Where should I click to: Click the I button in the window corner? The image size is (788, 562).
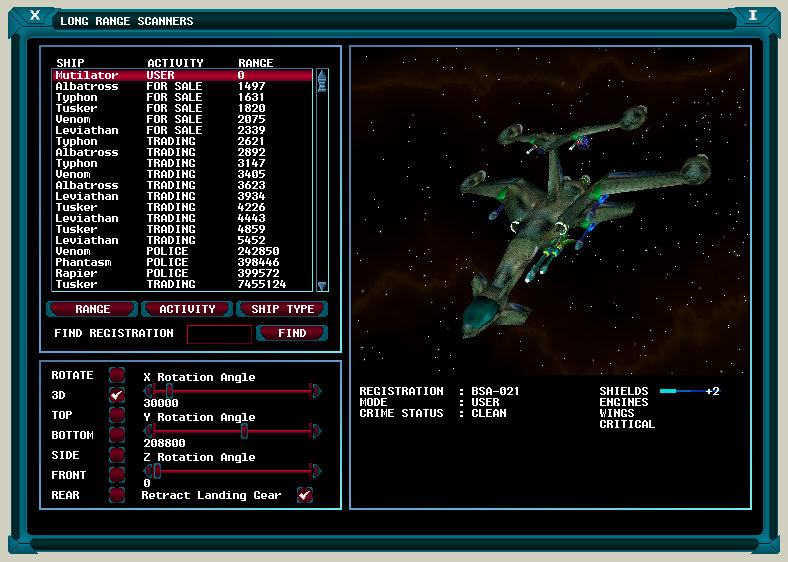(752, 15)
